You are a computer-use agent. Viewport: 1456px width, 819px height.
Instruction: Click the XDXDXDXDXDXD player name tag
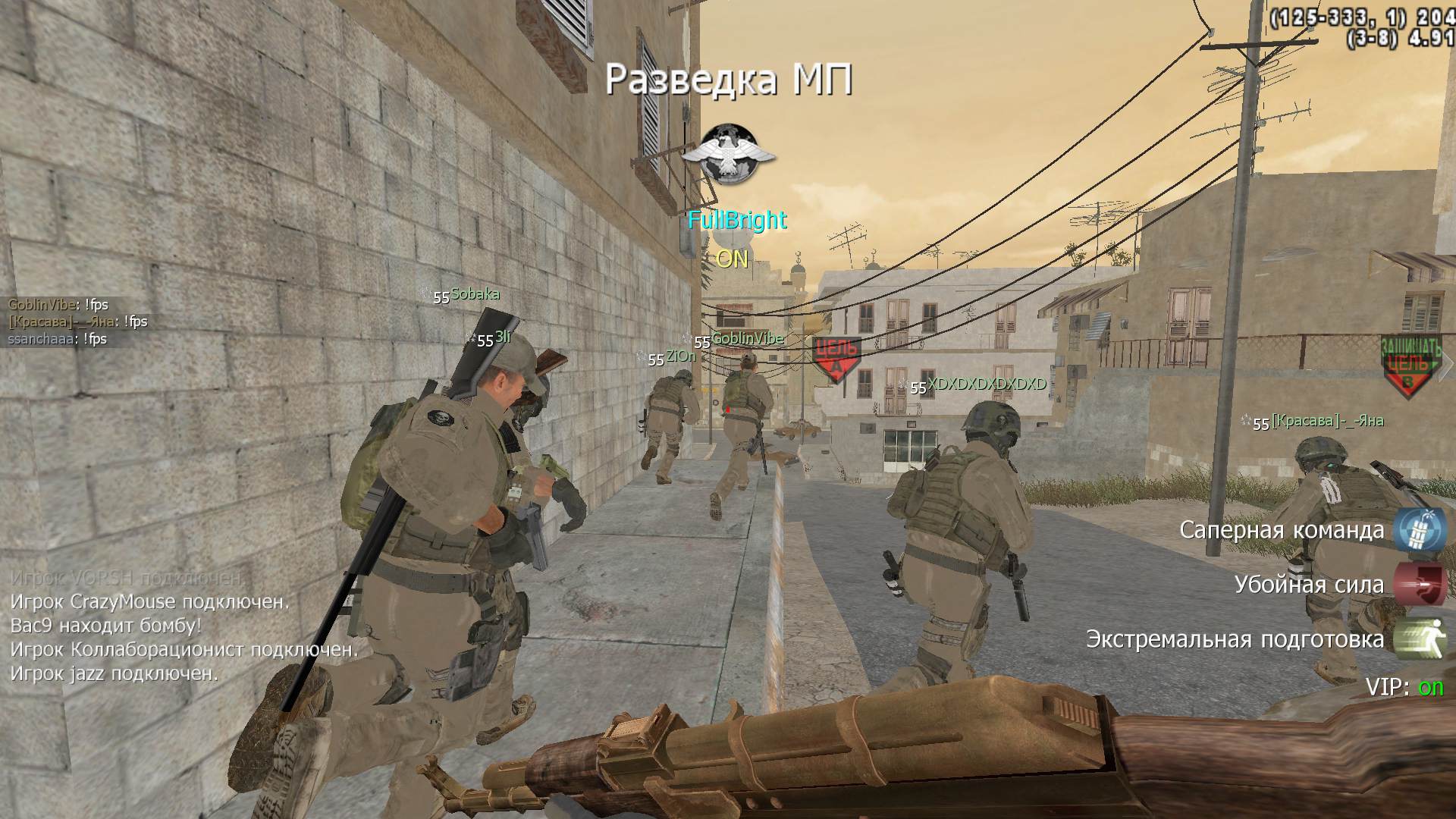(x=987, y=384)
